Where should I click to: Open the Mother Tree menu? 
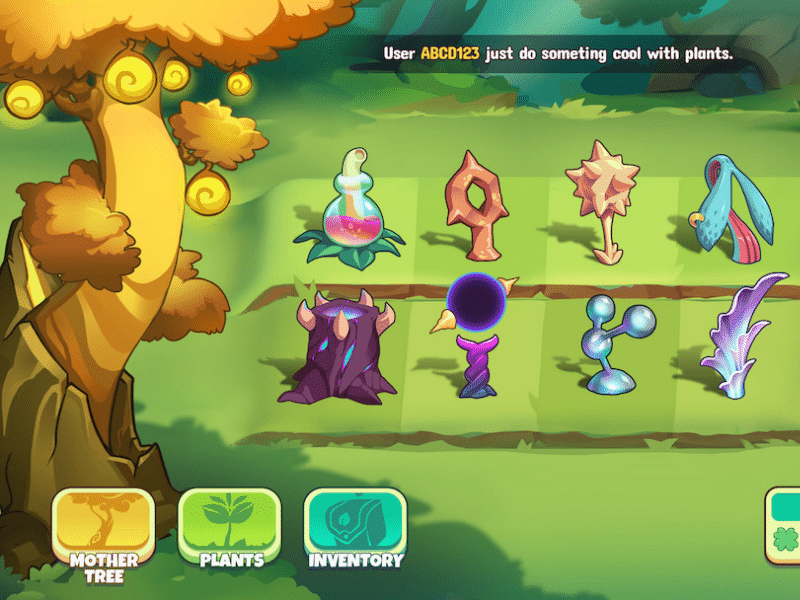tap(104, 530)
